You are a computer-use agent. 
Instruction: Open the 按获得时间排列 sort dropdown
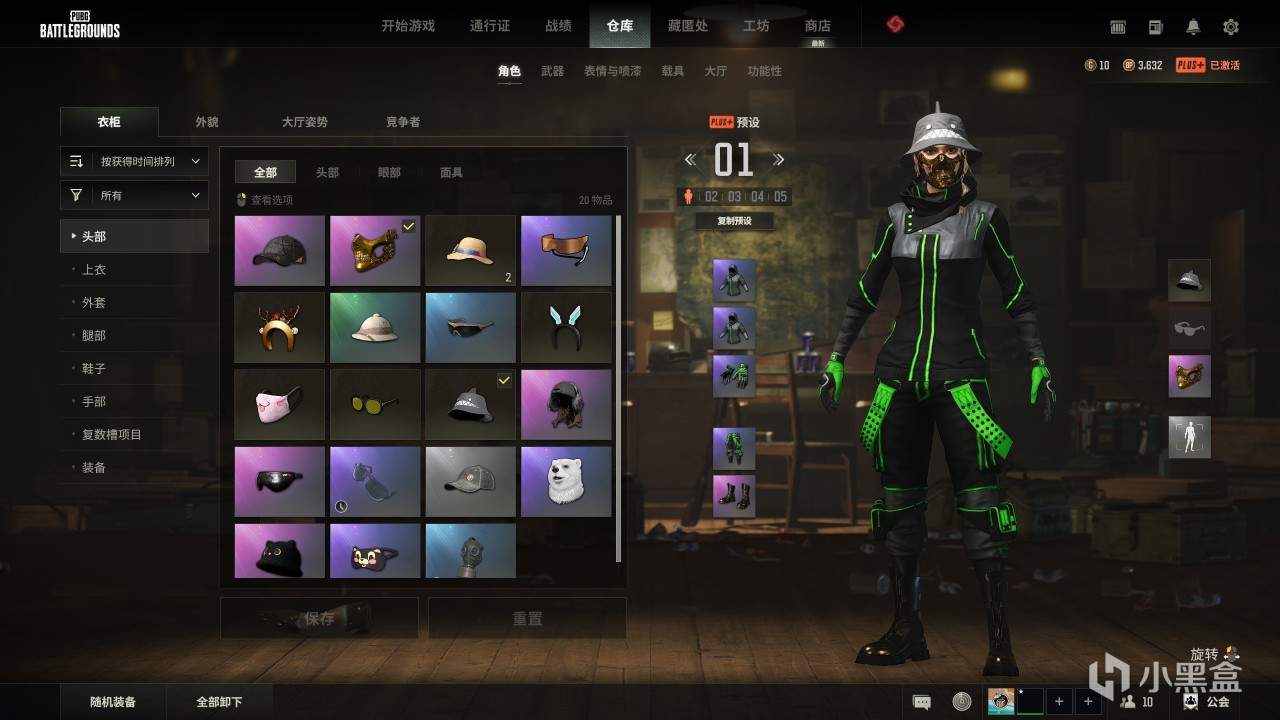[x=135, y=161]
